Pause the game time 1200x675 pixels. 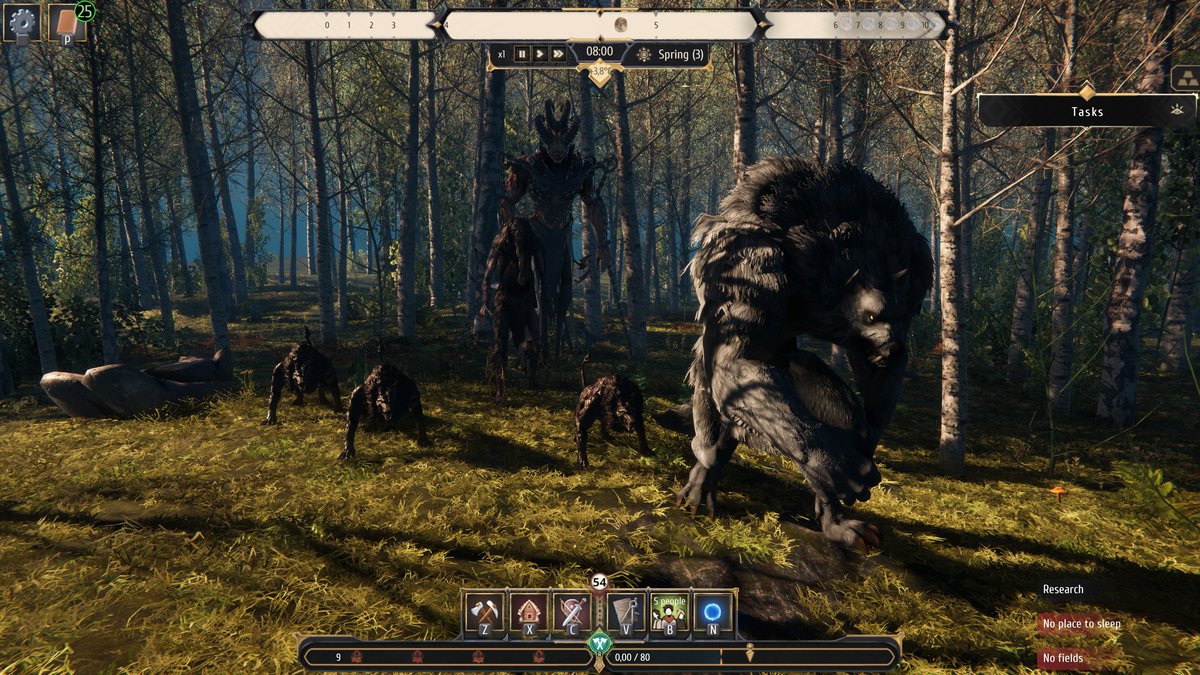[x=522, y=54]
